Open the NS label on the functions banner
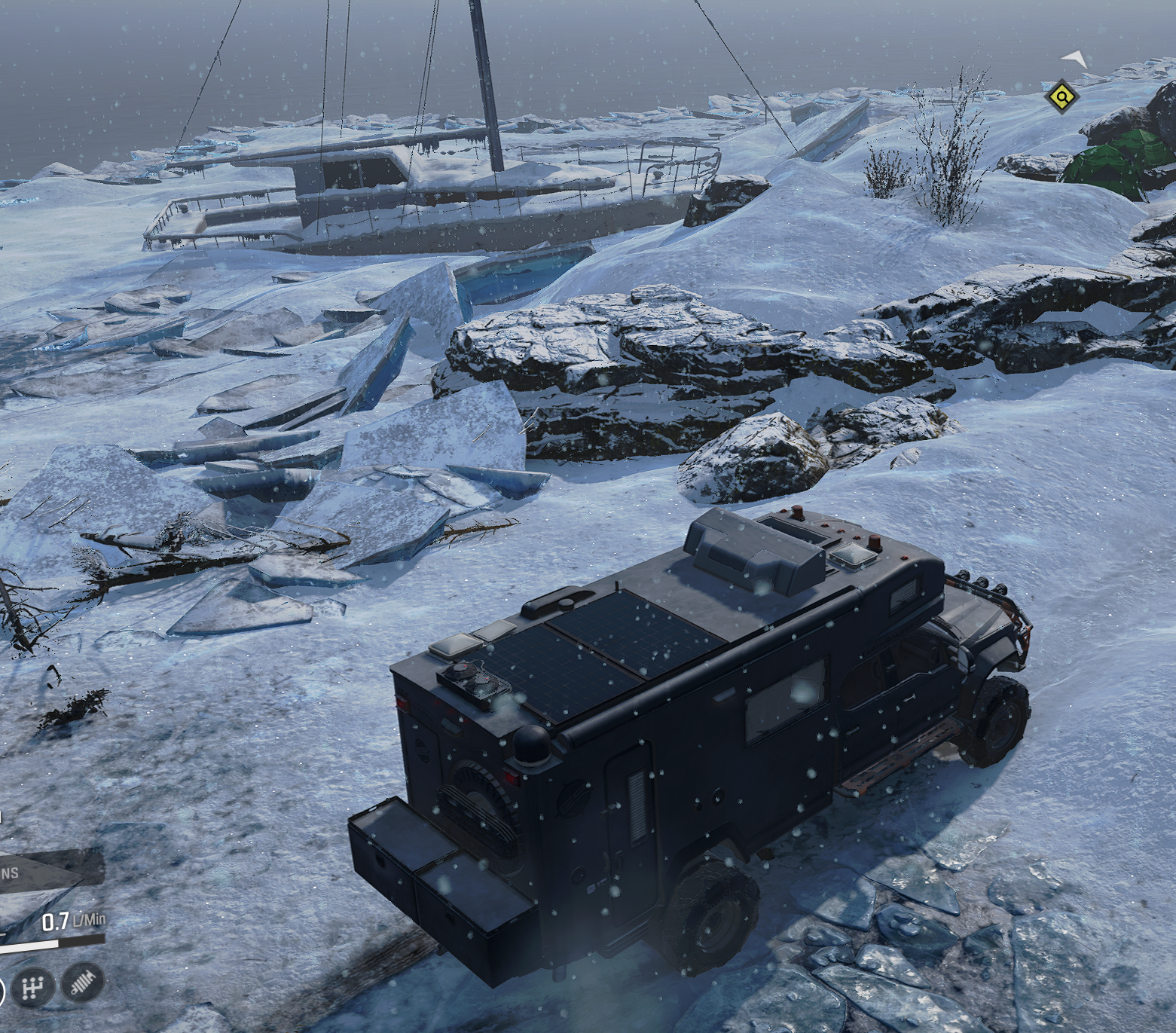The width and height of the screenshot is (1176, 1033). 11,873
